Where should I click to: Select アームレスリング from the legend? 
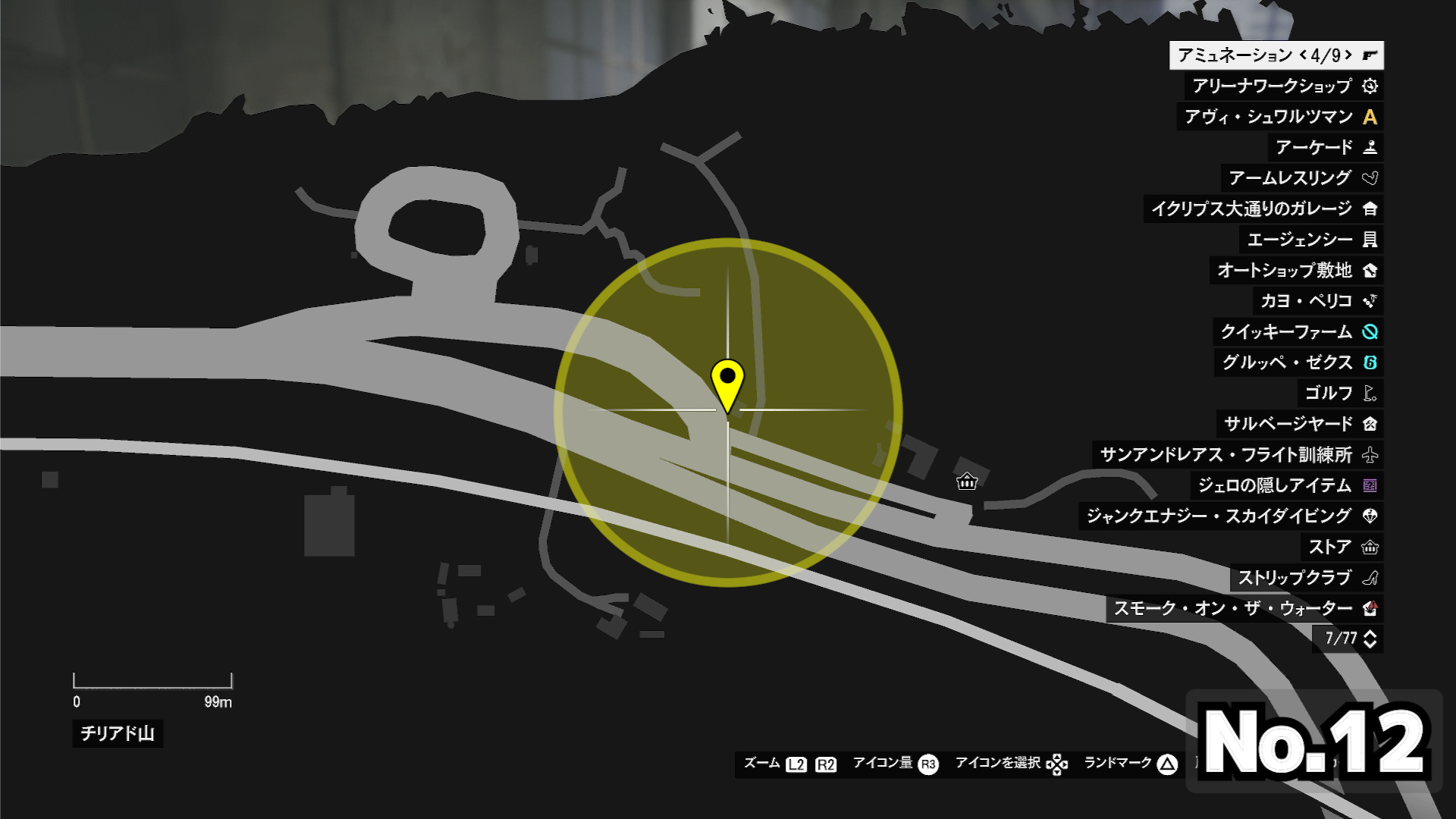pyautogui.click(x=1302, y=178)
